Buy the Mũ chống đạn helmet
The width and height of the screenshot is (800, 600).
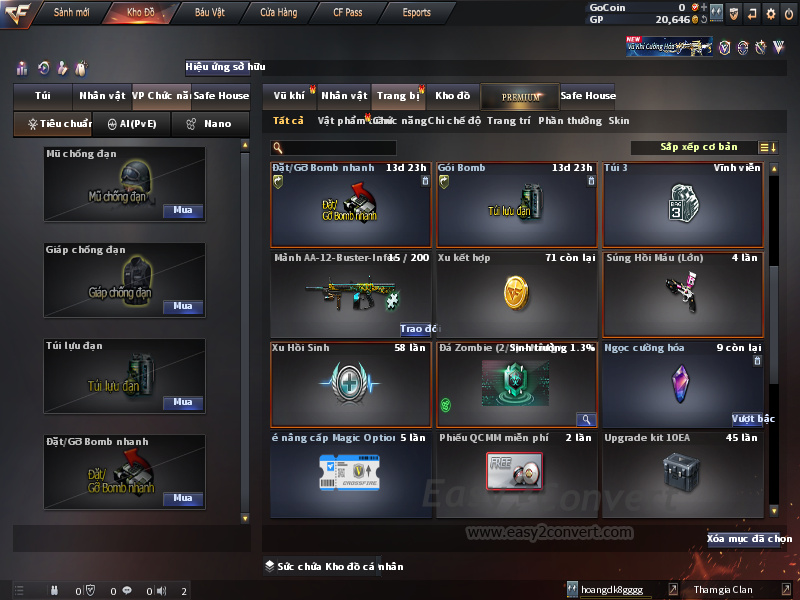coord(182,211)
